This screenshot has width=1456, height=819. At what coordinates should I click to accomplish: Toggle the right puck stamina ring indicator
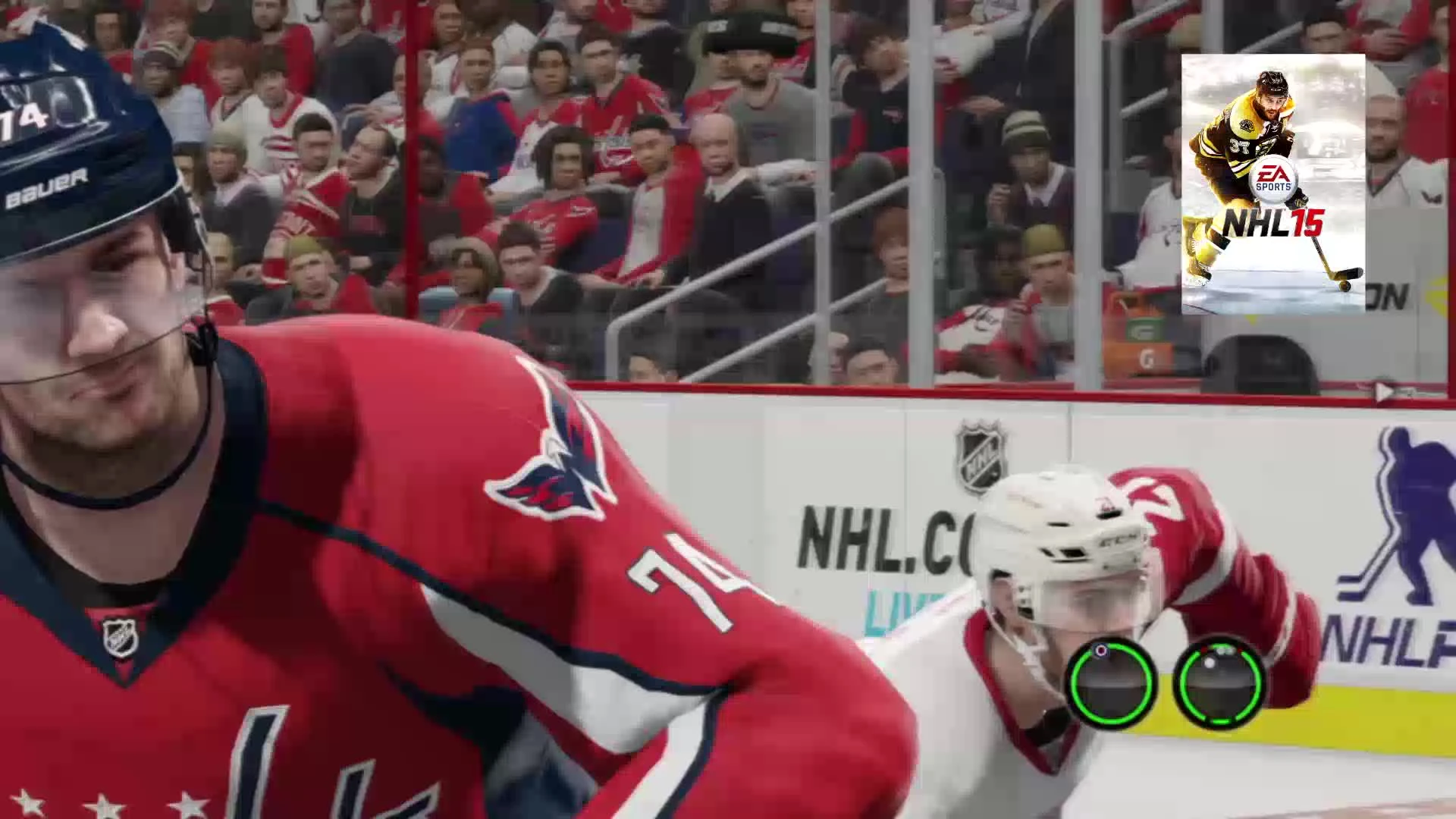pyautogui.click(x=1221, y=685)
